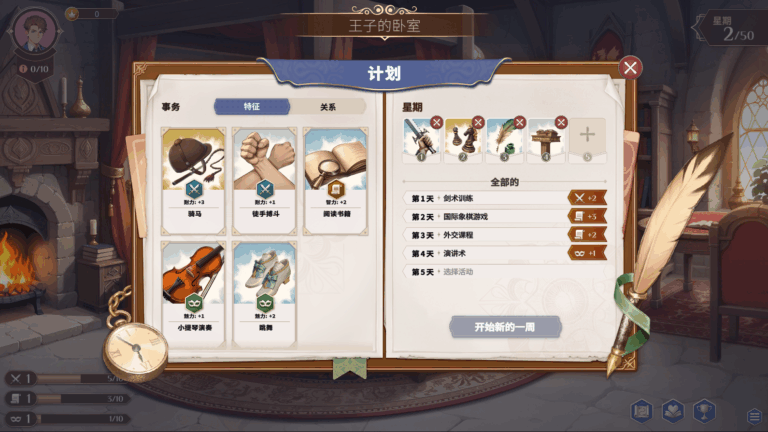Start the week with 开始新的一周

tap(505, 327)
